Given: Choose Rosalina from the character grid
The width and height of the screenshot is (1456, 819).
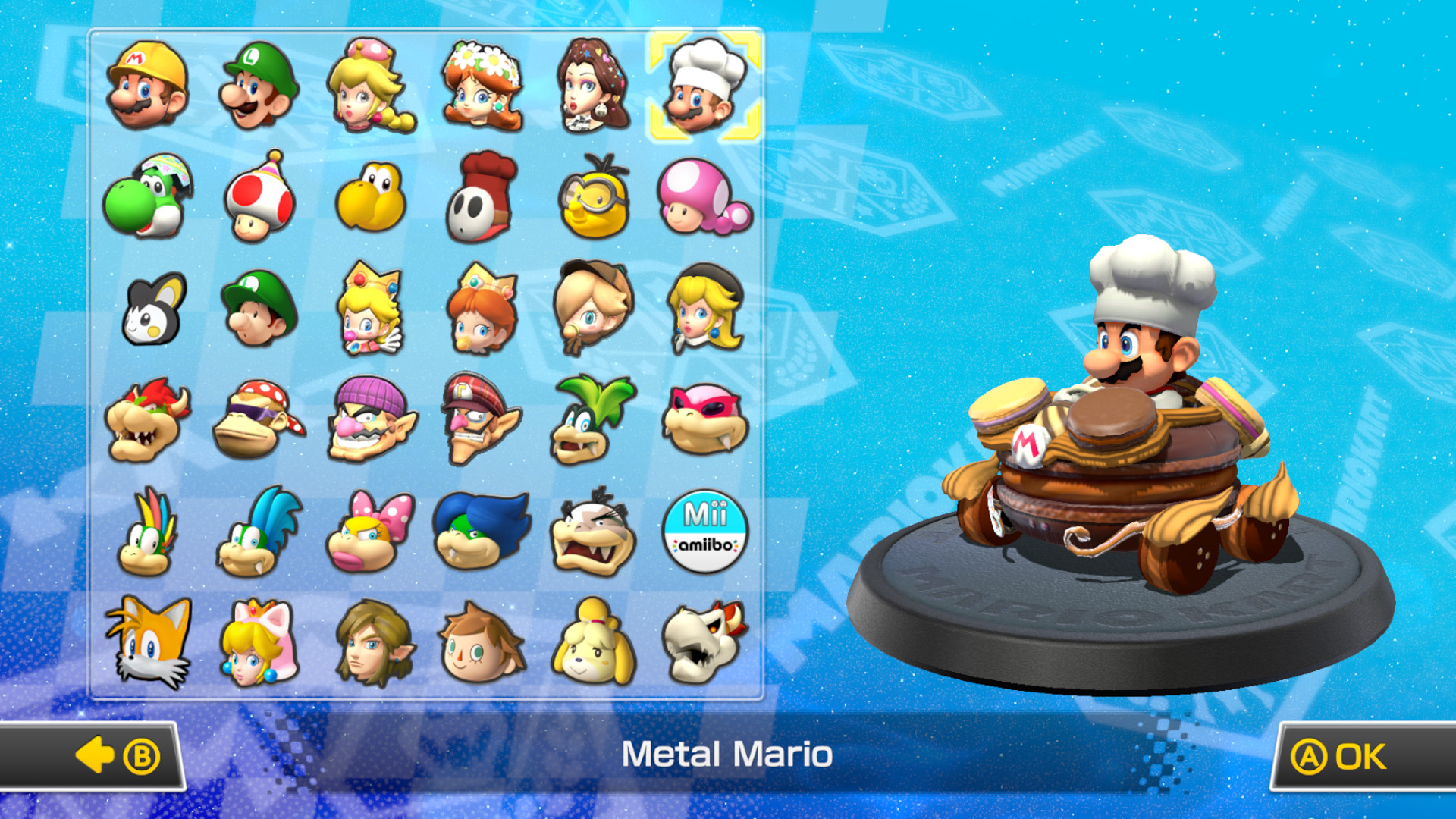Looking at the screenshot, I should point(593,309).
